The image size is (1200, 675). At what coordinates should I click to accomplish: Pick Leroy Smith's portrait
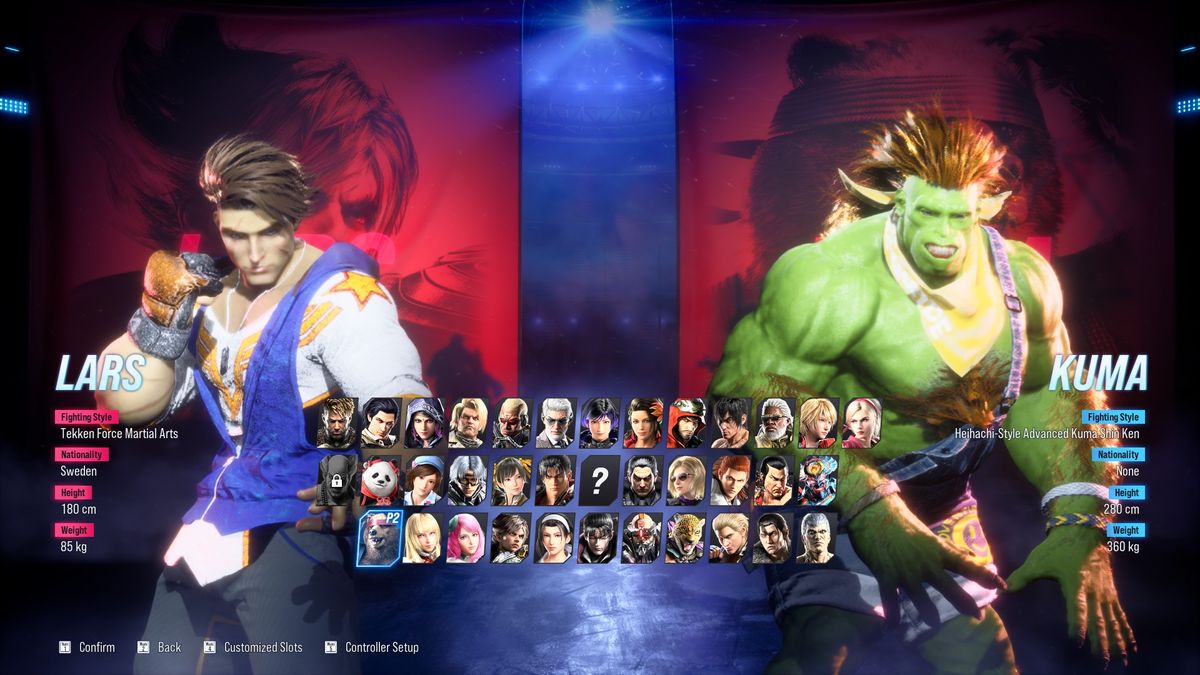(774, 423)
